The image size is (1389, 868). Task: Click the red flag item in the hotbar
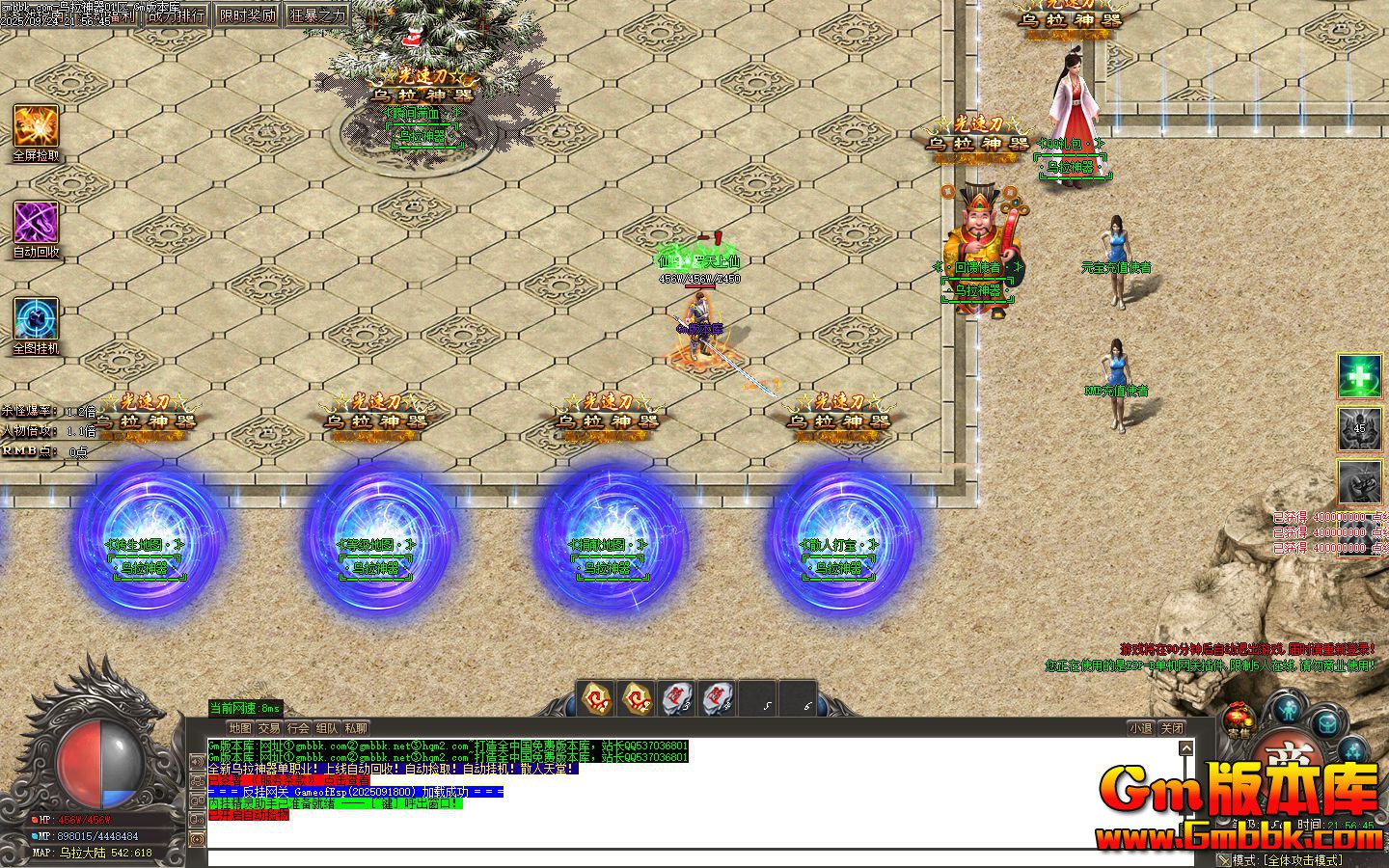pos(676,697)
